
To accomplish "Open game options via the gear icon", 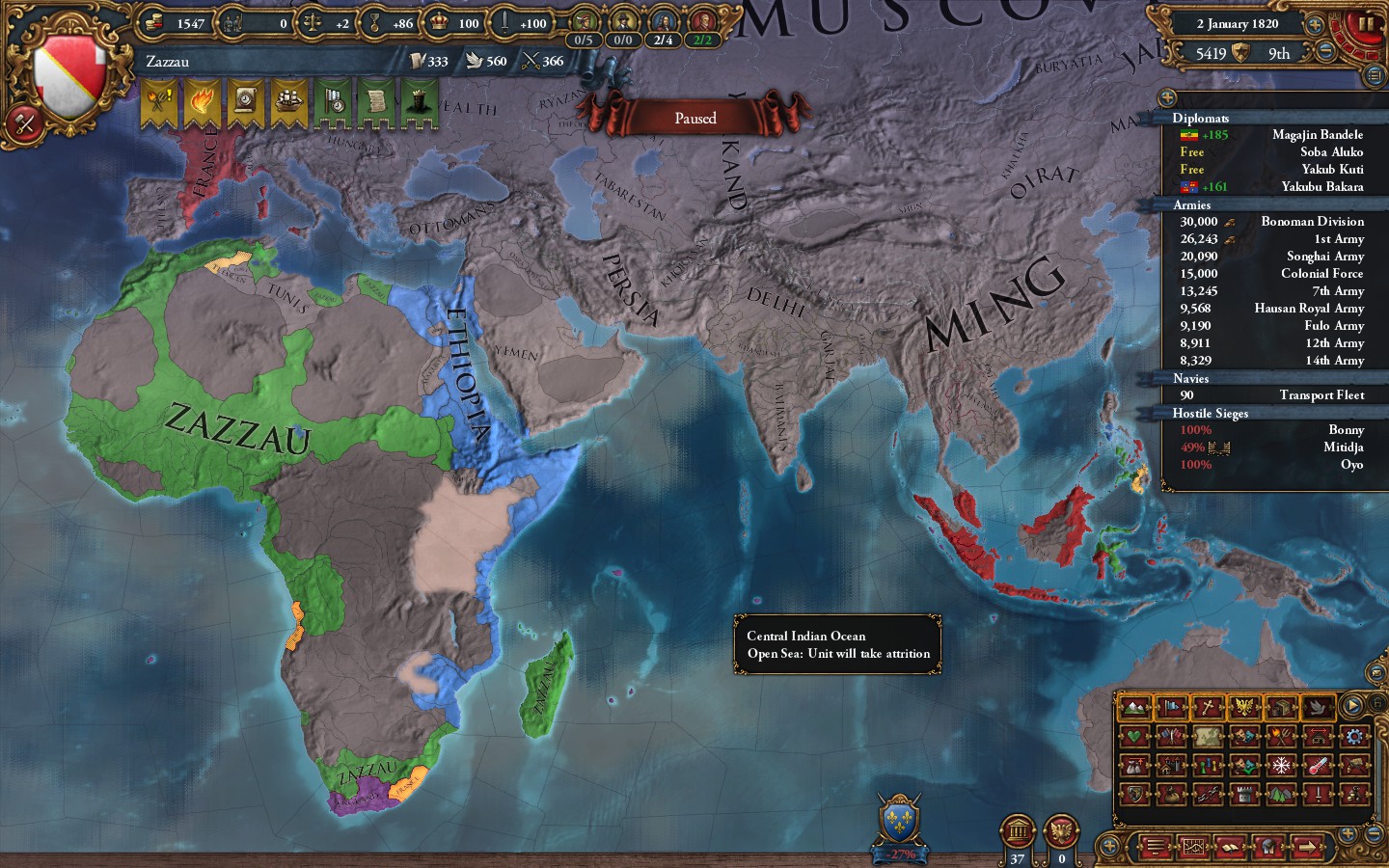I will [1354, 737].
